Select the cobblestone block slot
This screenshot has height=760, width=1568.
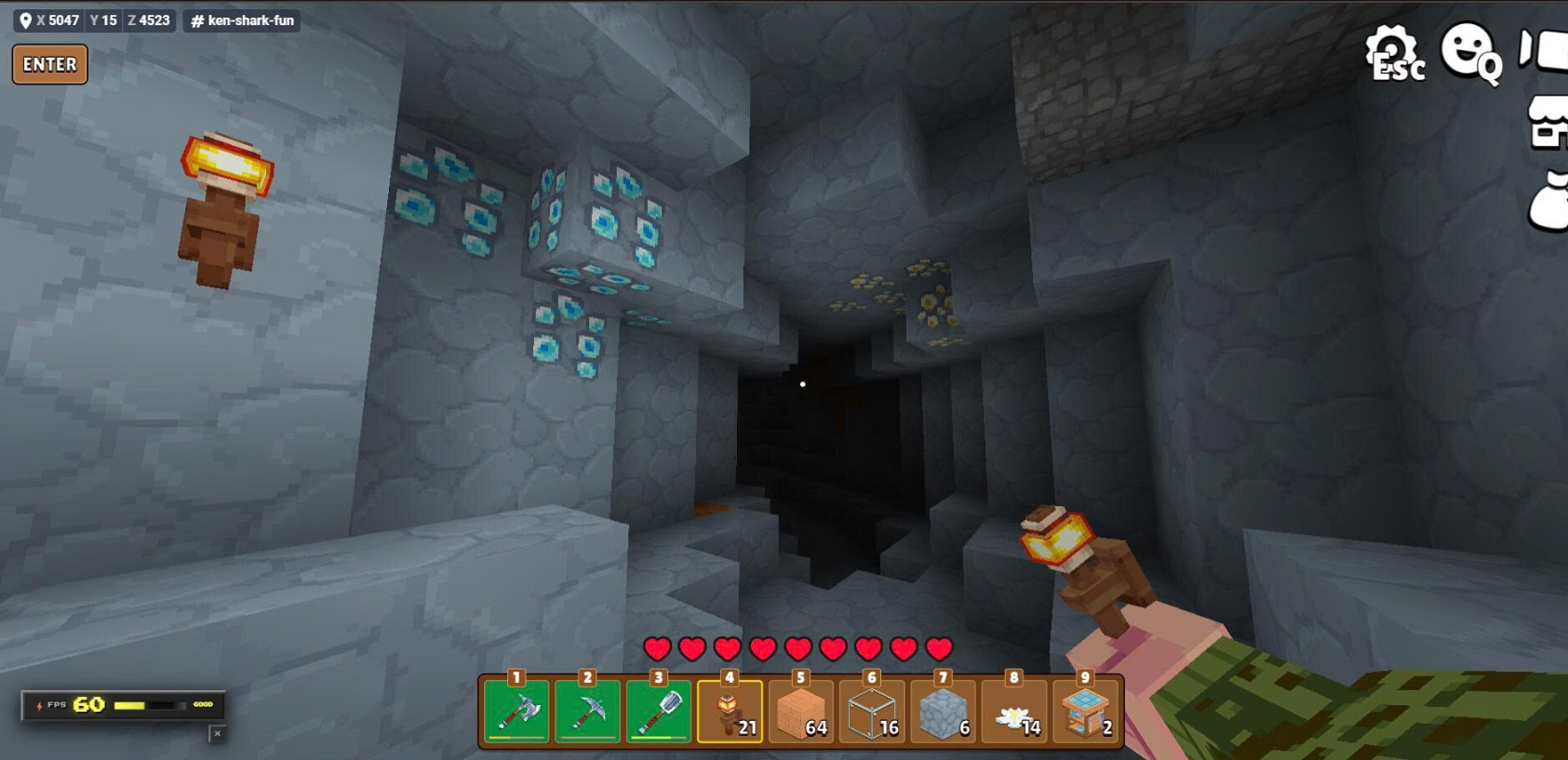(943, 712)
